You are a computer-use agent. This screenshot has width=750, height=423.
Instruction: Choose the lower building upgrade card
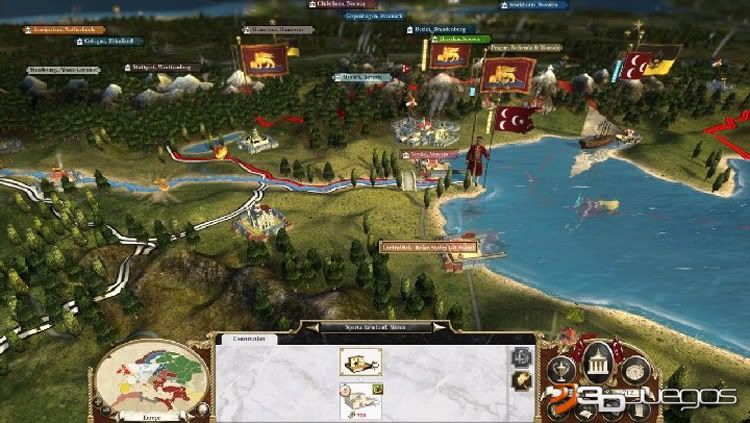pyautogui.click(x=359, y=399)
